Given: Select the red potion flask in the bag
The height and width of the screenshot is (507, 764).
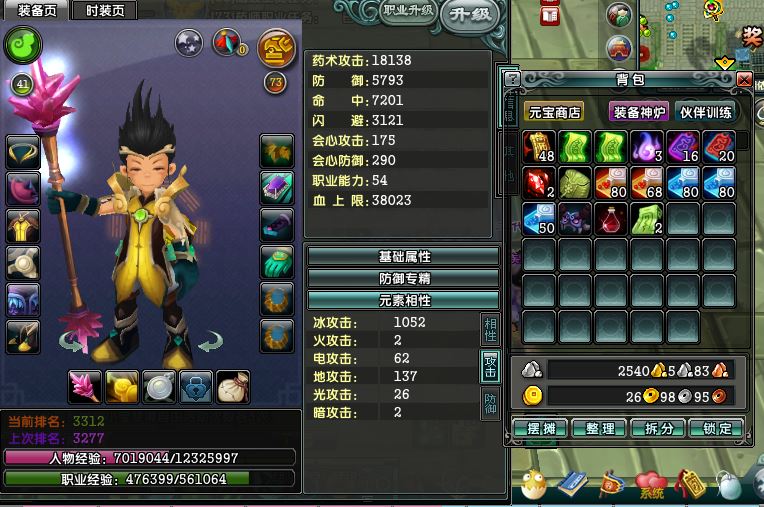Looking at the screenshot, I should (611, 219).
